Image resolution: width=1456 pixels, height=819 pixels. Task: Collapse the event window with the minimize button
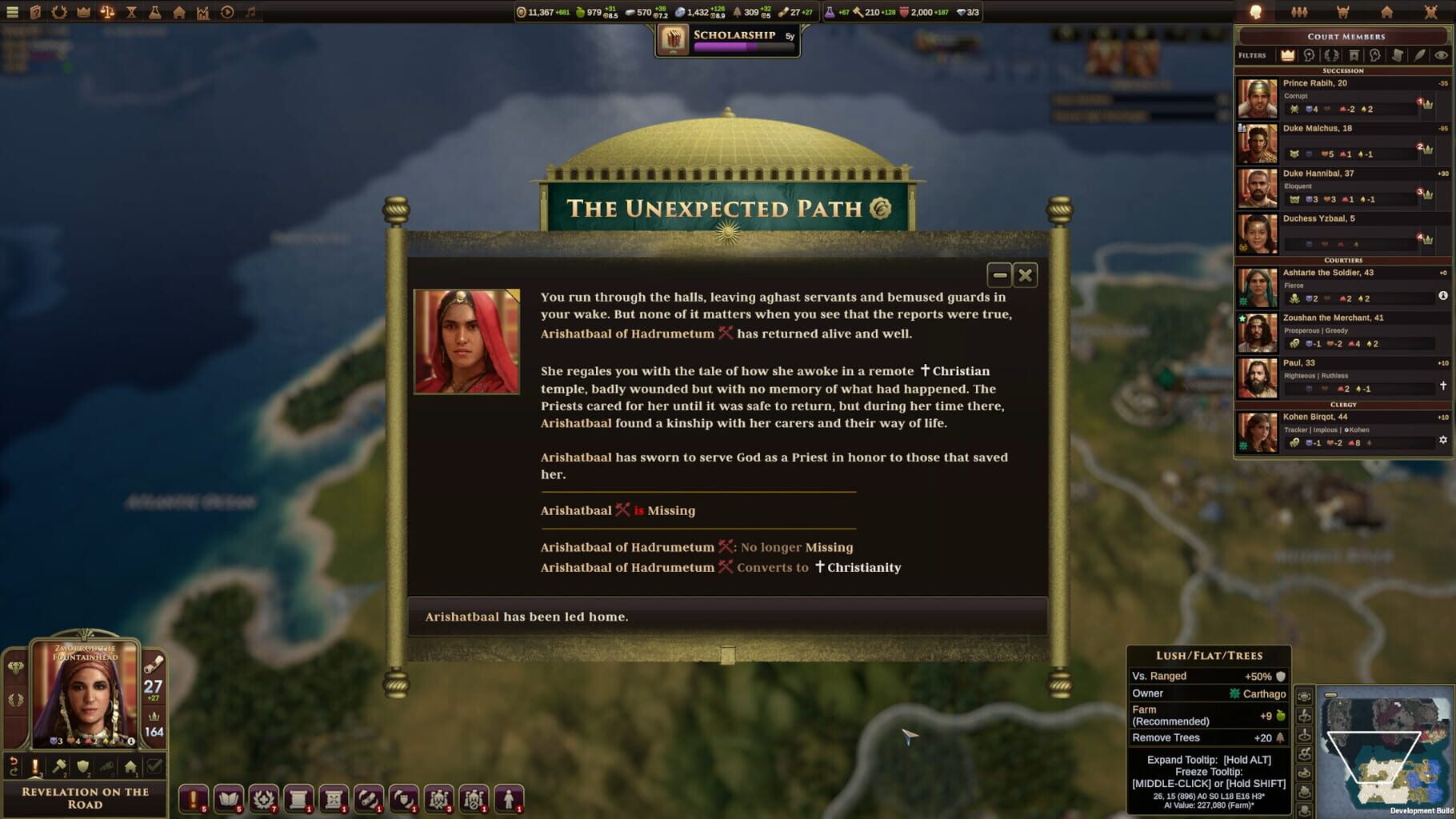click(x=999, y=275)
